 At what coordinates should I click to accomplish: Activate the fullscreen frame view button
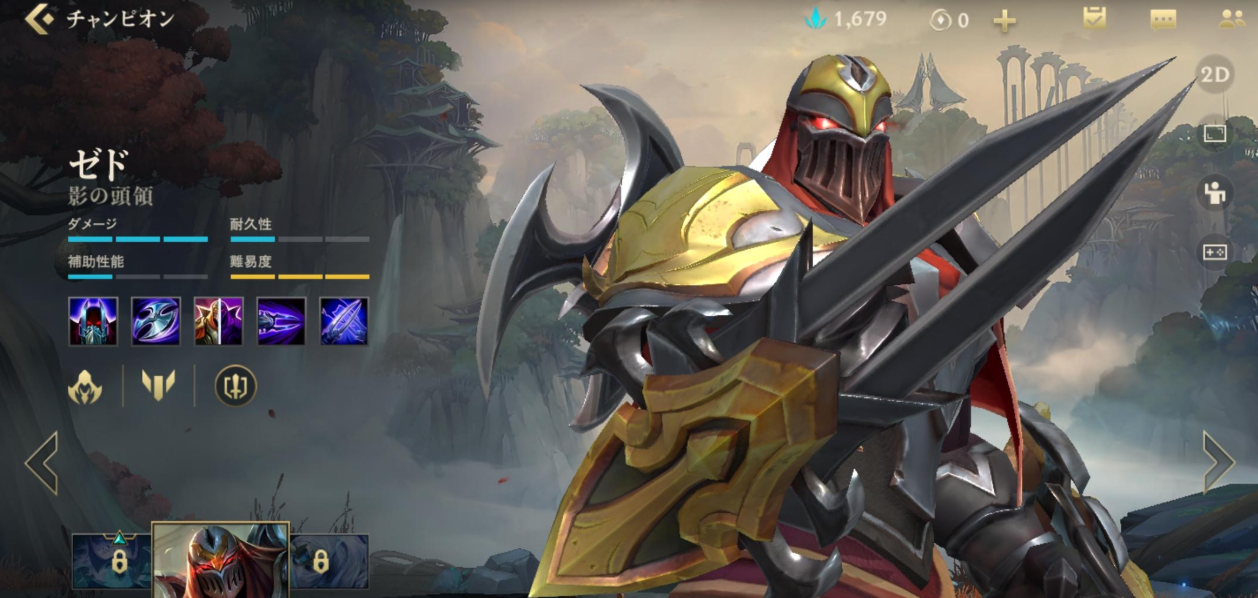point(1214,134)
